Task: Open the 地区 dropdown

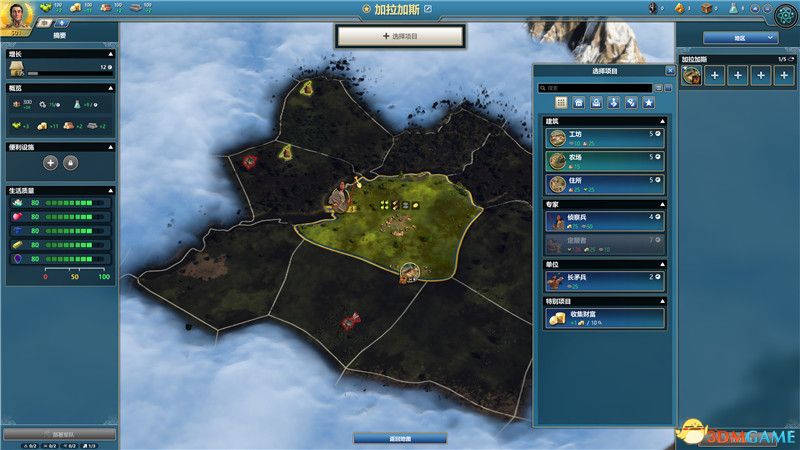Action: click(740, 37)
